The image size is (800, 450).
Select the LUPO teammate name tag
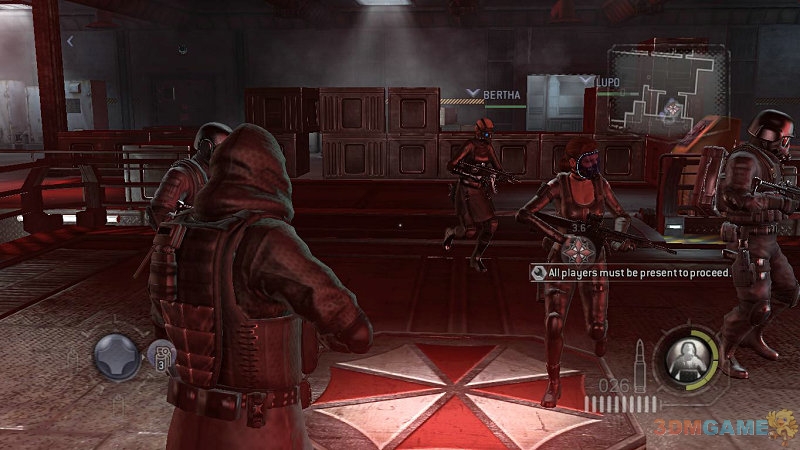click(x=607, y=80)
